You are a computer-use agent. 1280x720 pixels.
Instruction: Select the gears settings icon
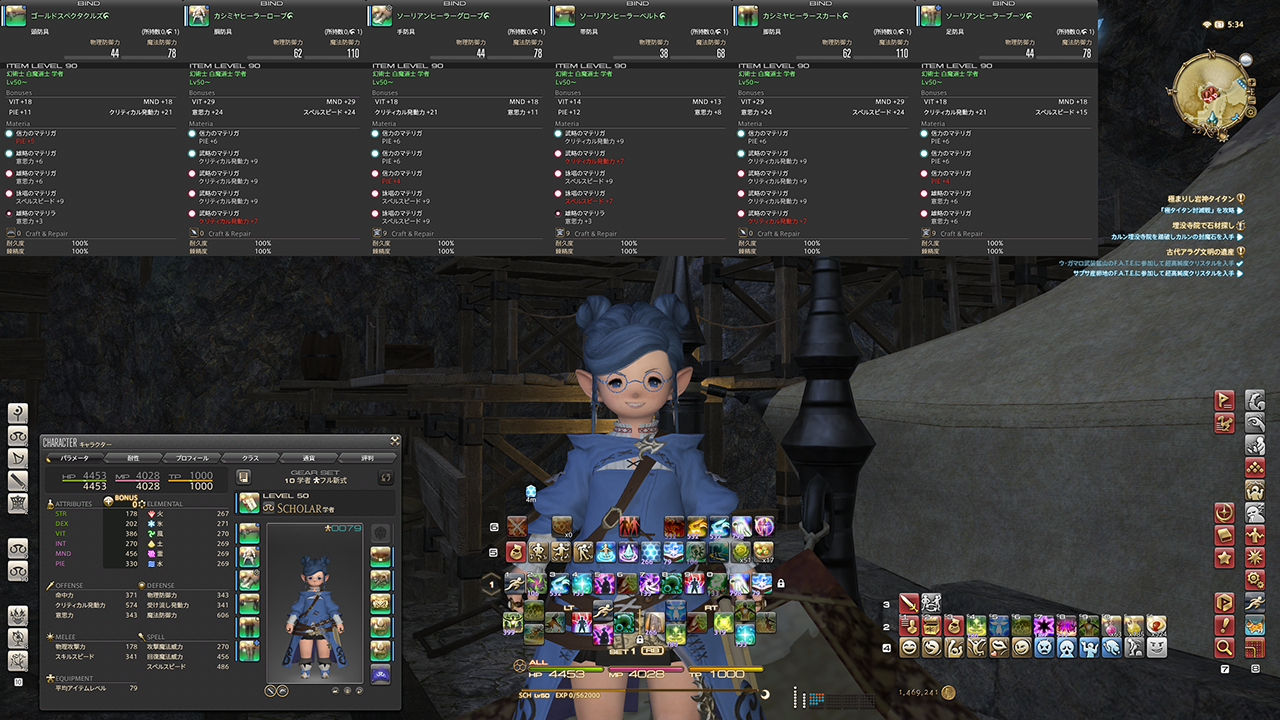pos(1255,580)
